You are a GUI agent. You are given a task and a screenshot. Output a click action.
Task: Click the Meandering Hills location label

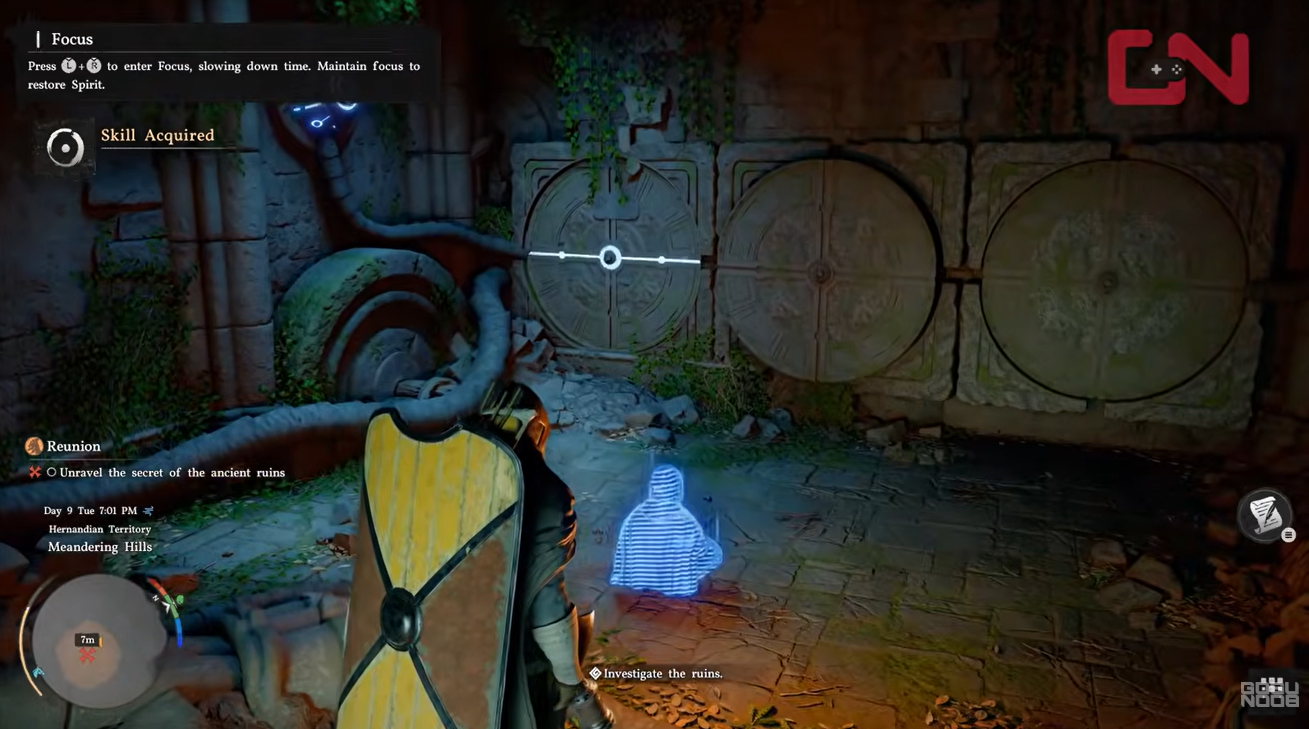(x=99, y=546)
